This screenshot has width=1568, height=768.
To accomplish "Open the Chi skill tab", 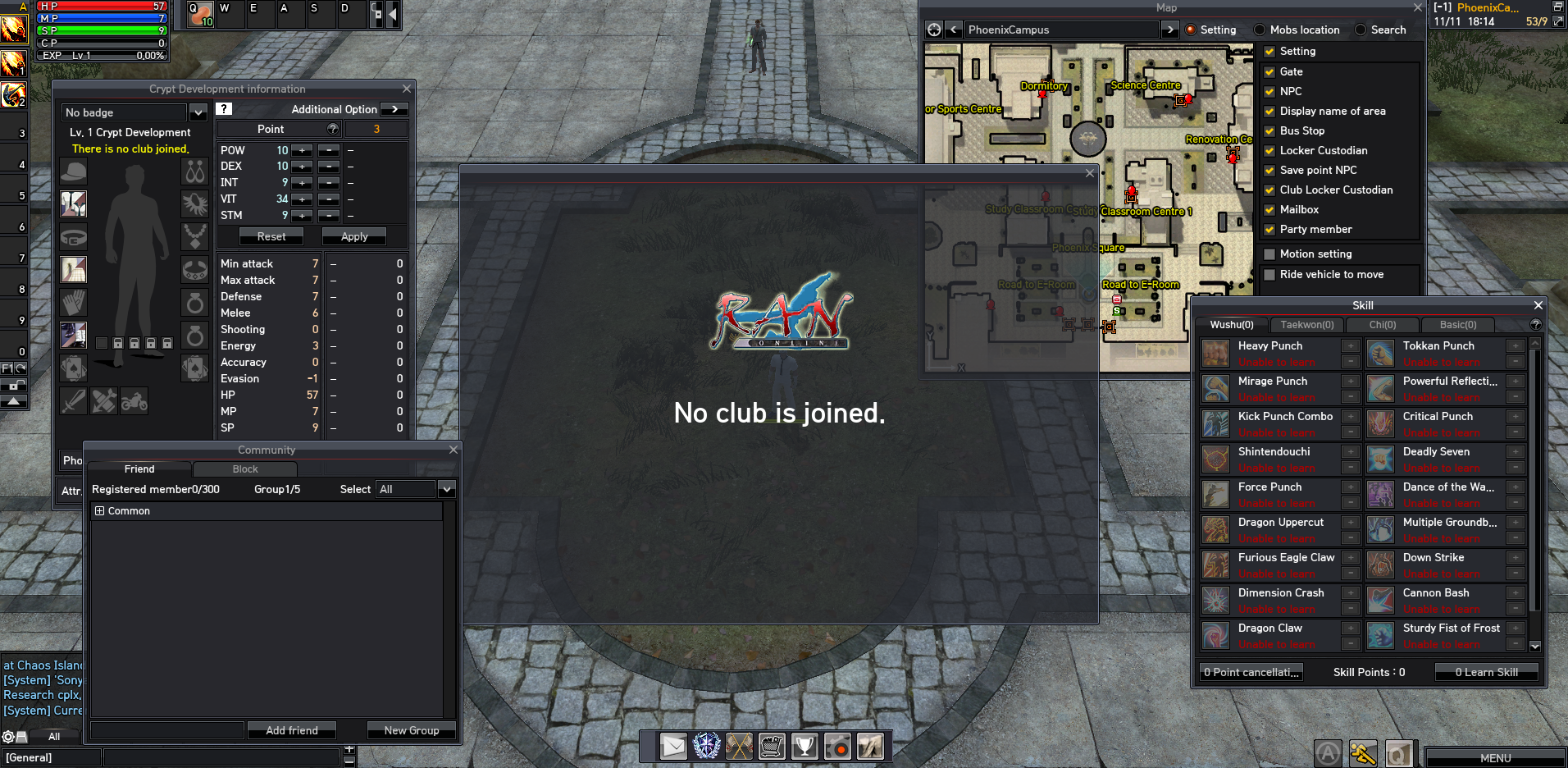I will (1383, 325).
